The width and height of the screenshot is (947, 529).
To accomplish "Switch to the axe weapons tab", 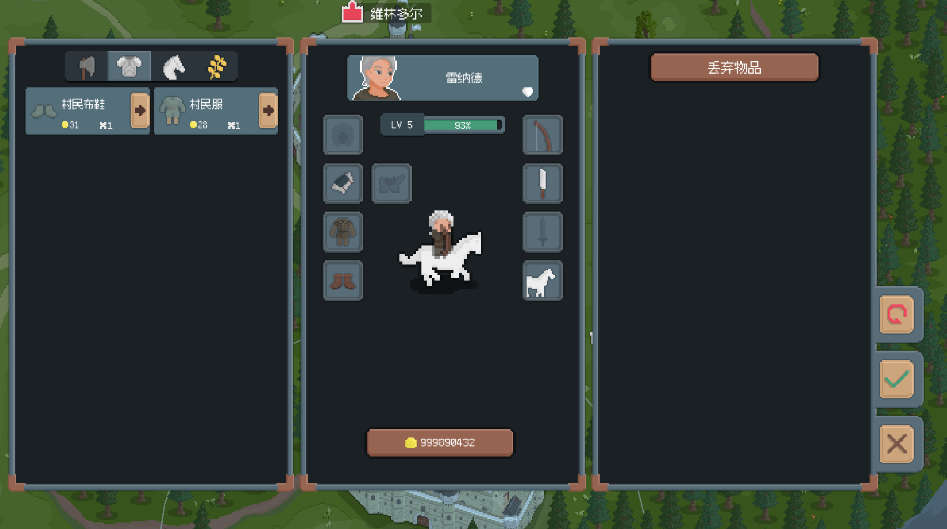I will (87, 67).
